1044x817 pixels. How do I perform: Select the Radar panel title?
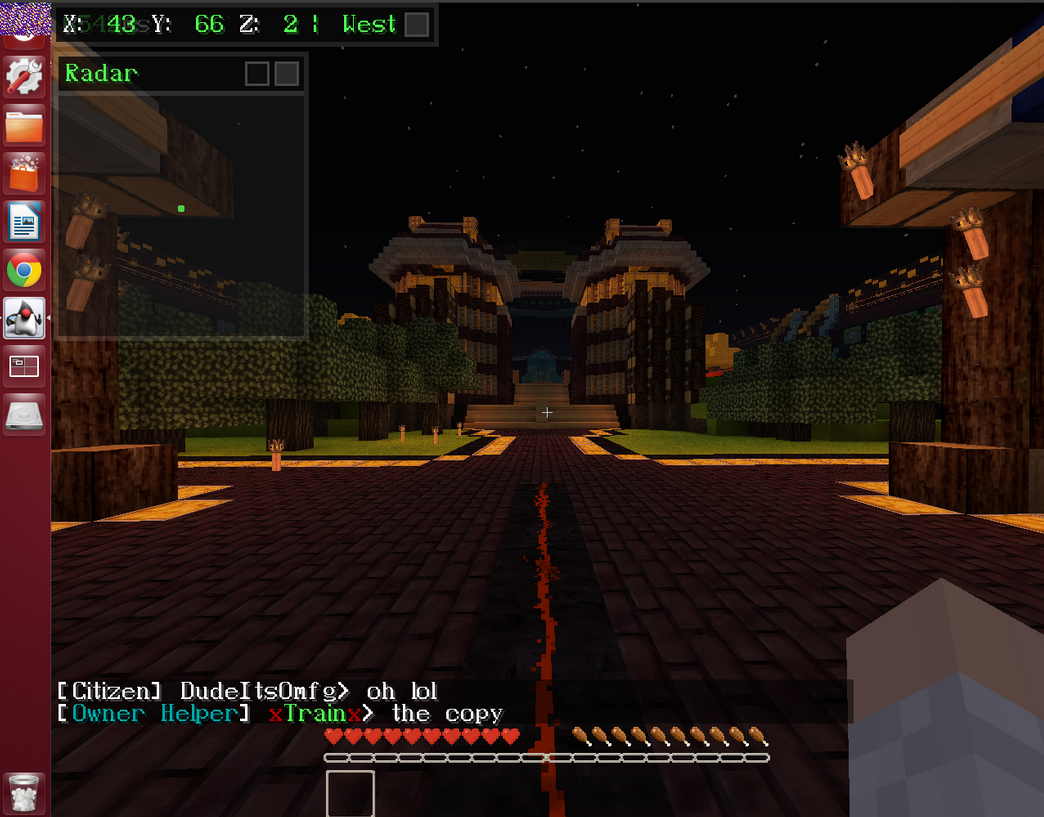click(x=102, y=73)
